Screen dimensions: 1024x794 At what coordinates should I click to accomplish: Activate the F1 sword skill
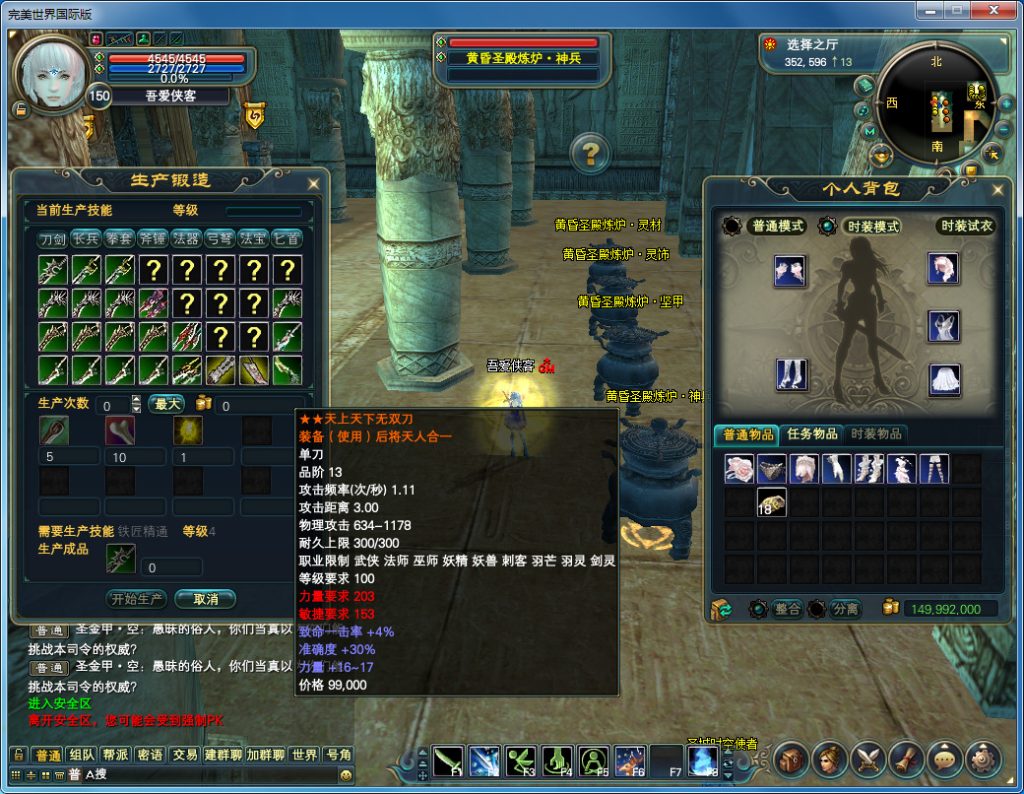tap(447, 761)
